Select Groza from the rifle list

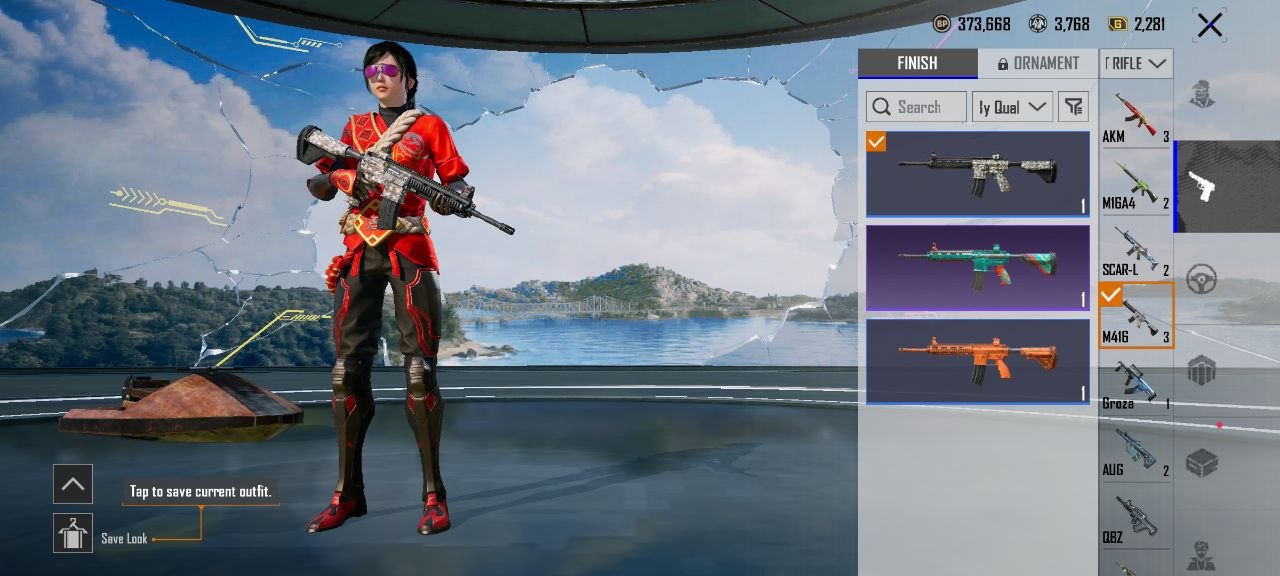pos(1136,385)
